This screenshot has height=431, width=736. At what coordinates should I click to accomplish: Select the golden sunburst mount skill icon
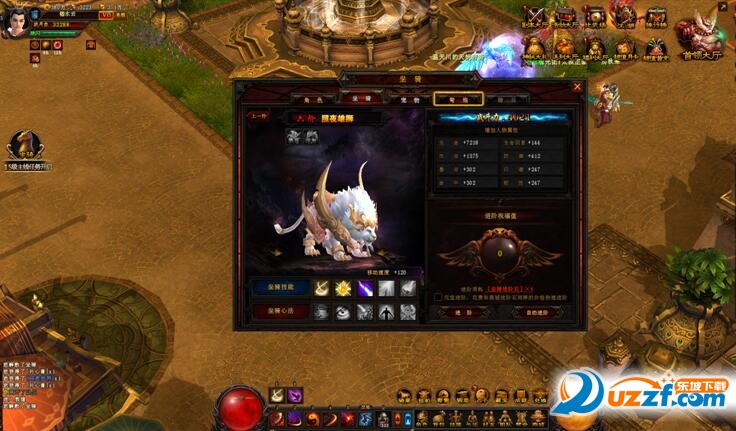343,289
